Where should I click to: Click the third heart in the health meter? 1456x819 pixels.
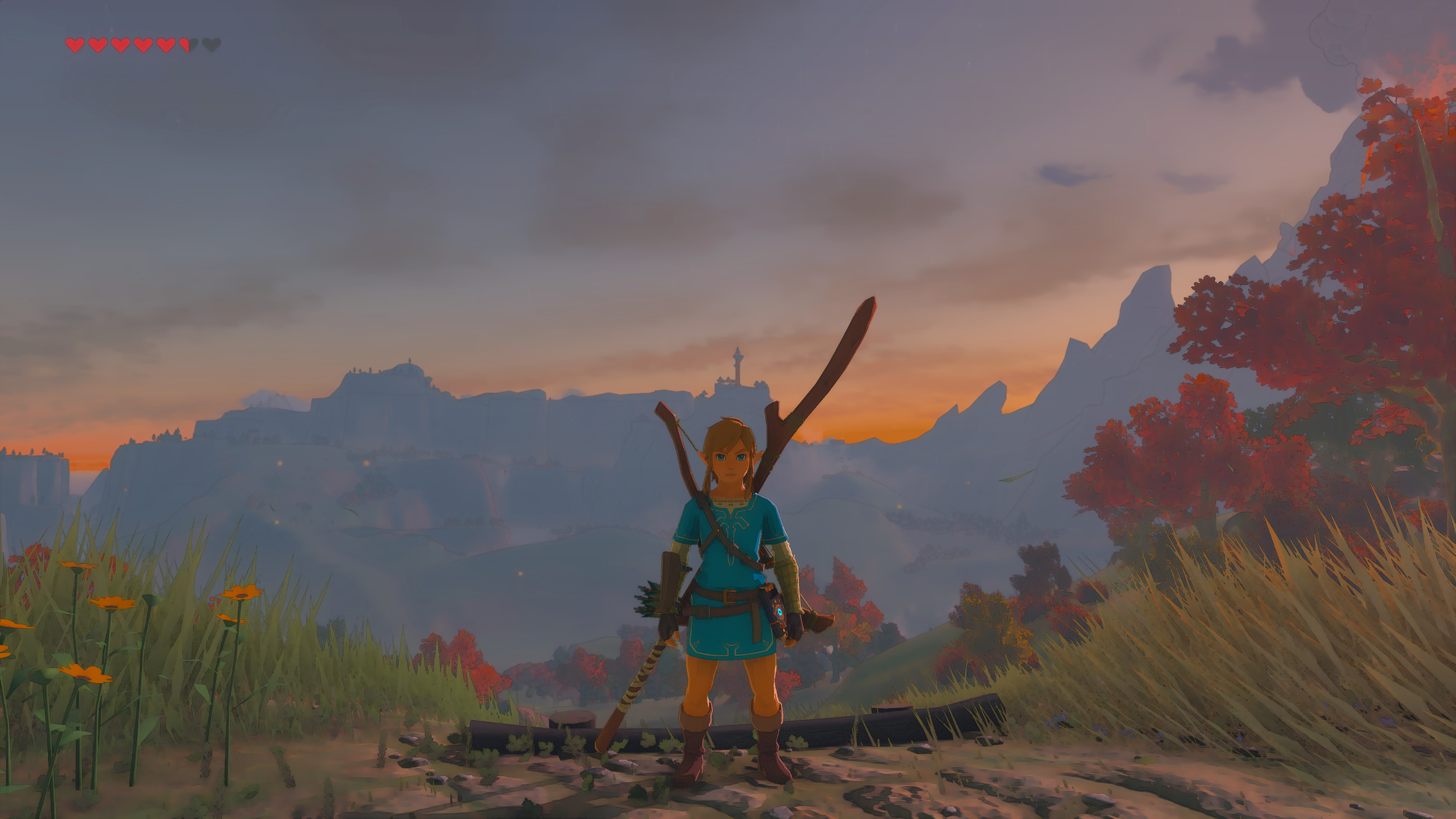click(x=121, y=45)
